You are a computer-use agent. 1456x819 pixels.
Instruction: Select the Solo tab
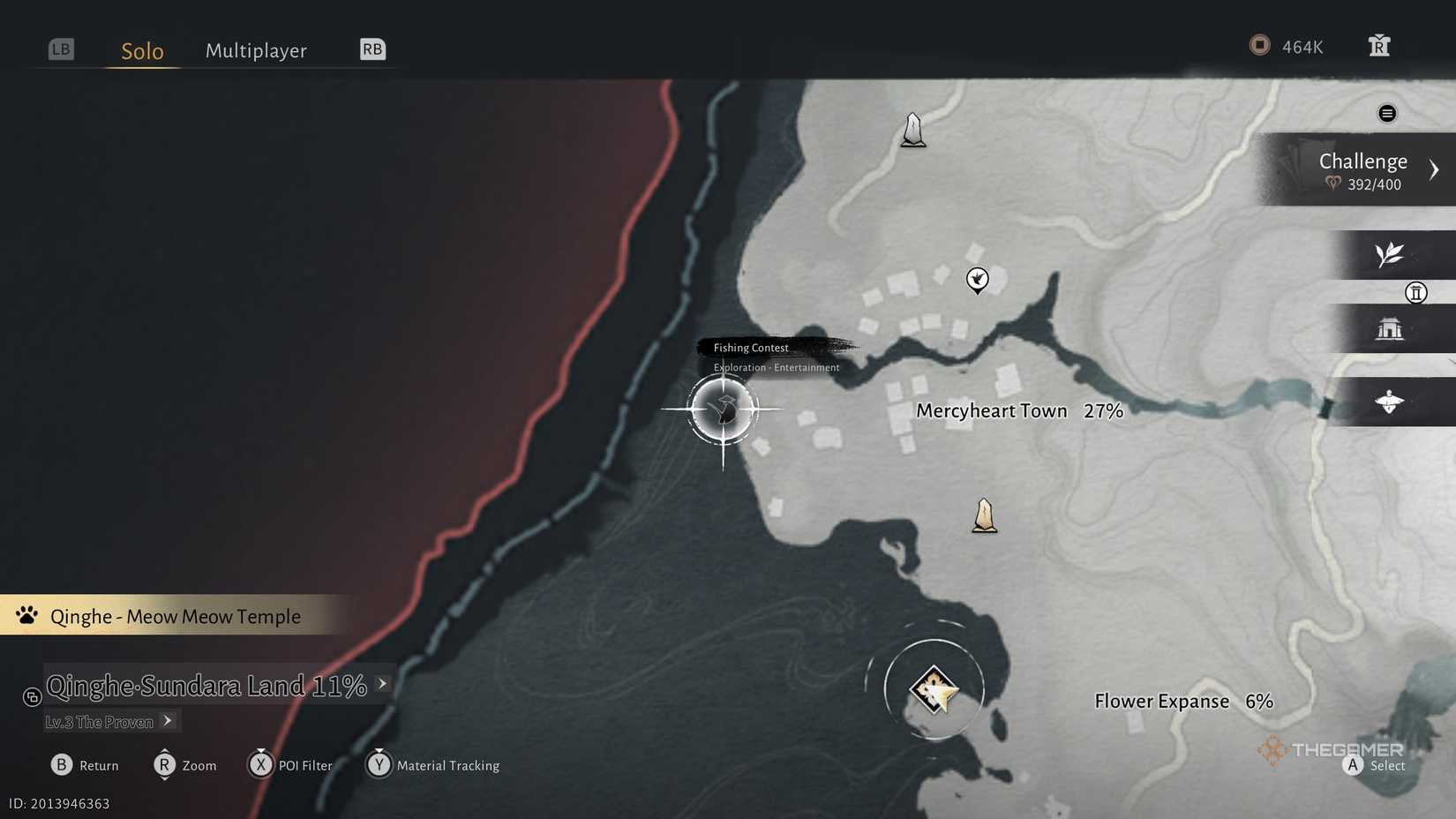point(141,50)
